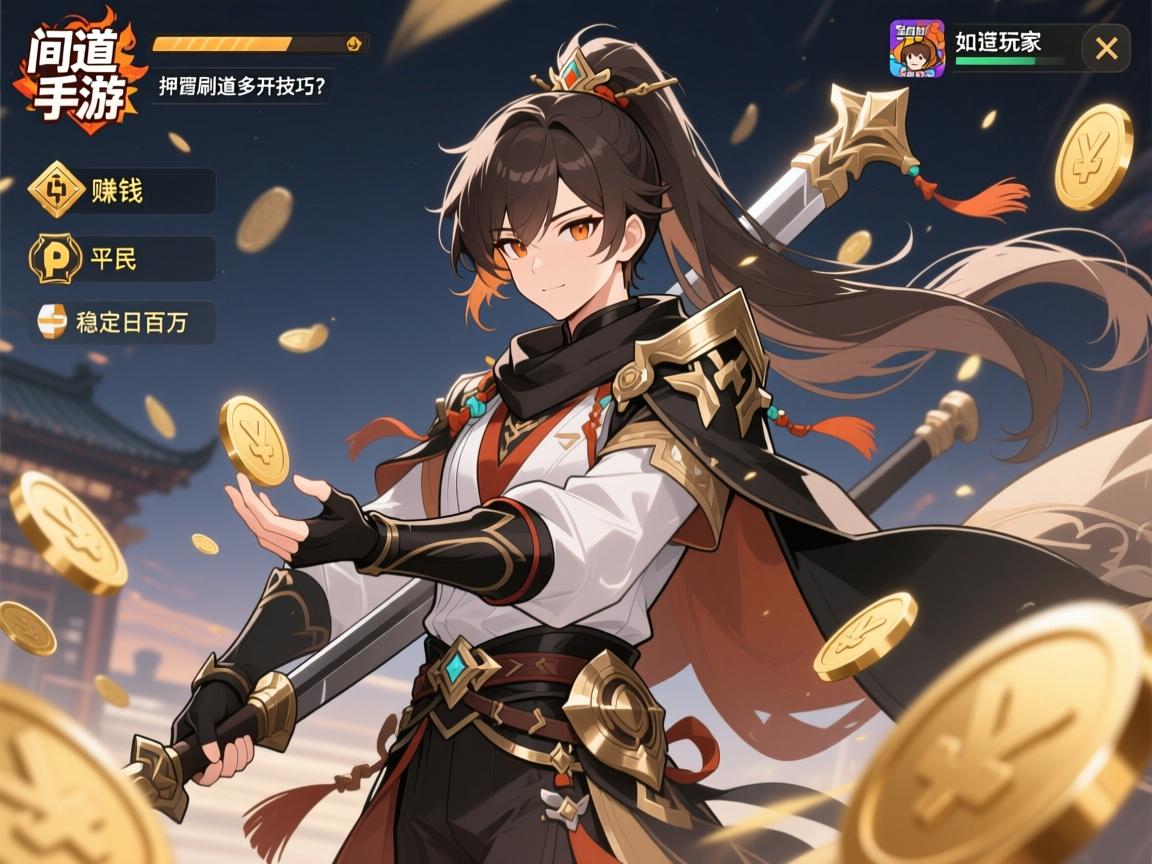The height and width of the screenshot is (864, 1152).
Task: Close the overlay with the X button
Action: coord(1106,48)
